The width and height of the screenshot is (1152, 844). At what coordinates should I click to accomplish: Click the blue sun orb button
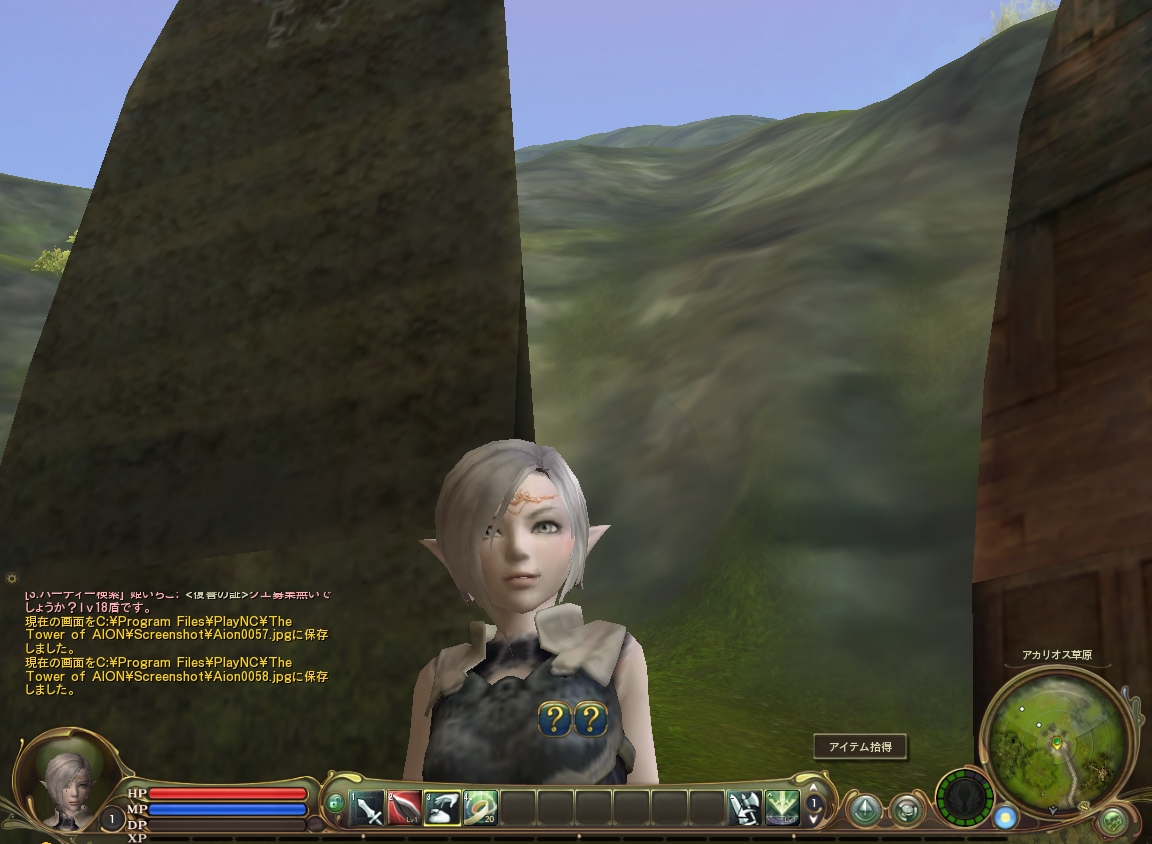[x=1005, y=818]
